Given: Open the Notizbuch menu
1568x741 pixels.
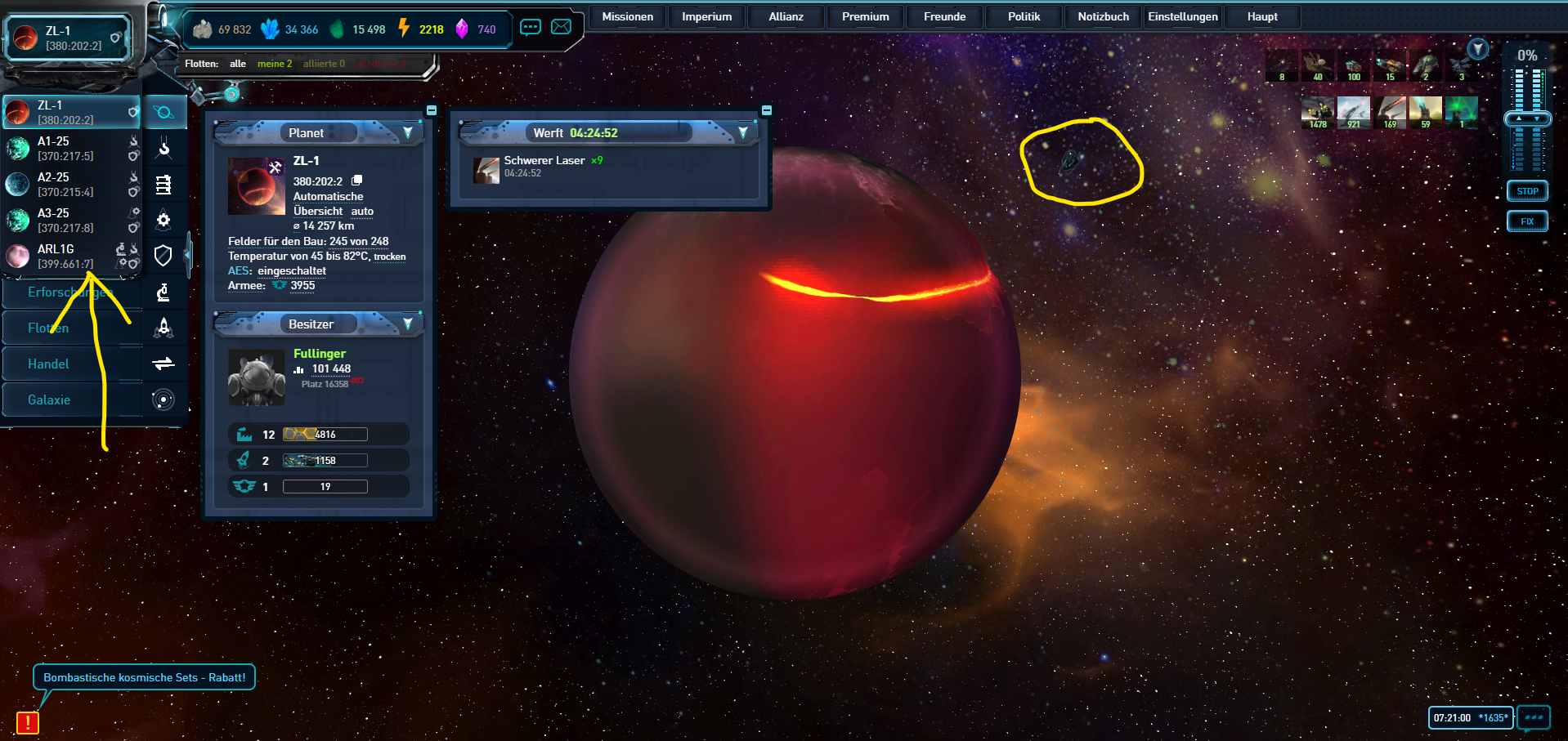Looking at the screenshot, I should click(x=1103, y=16).
